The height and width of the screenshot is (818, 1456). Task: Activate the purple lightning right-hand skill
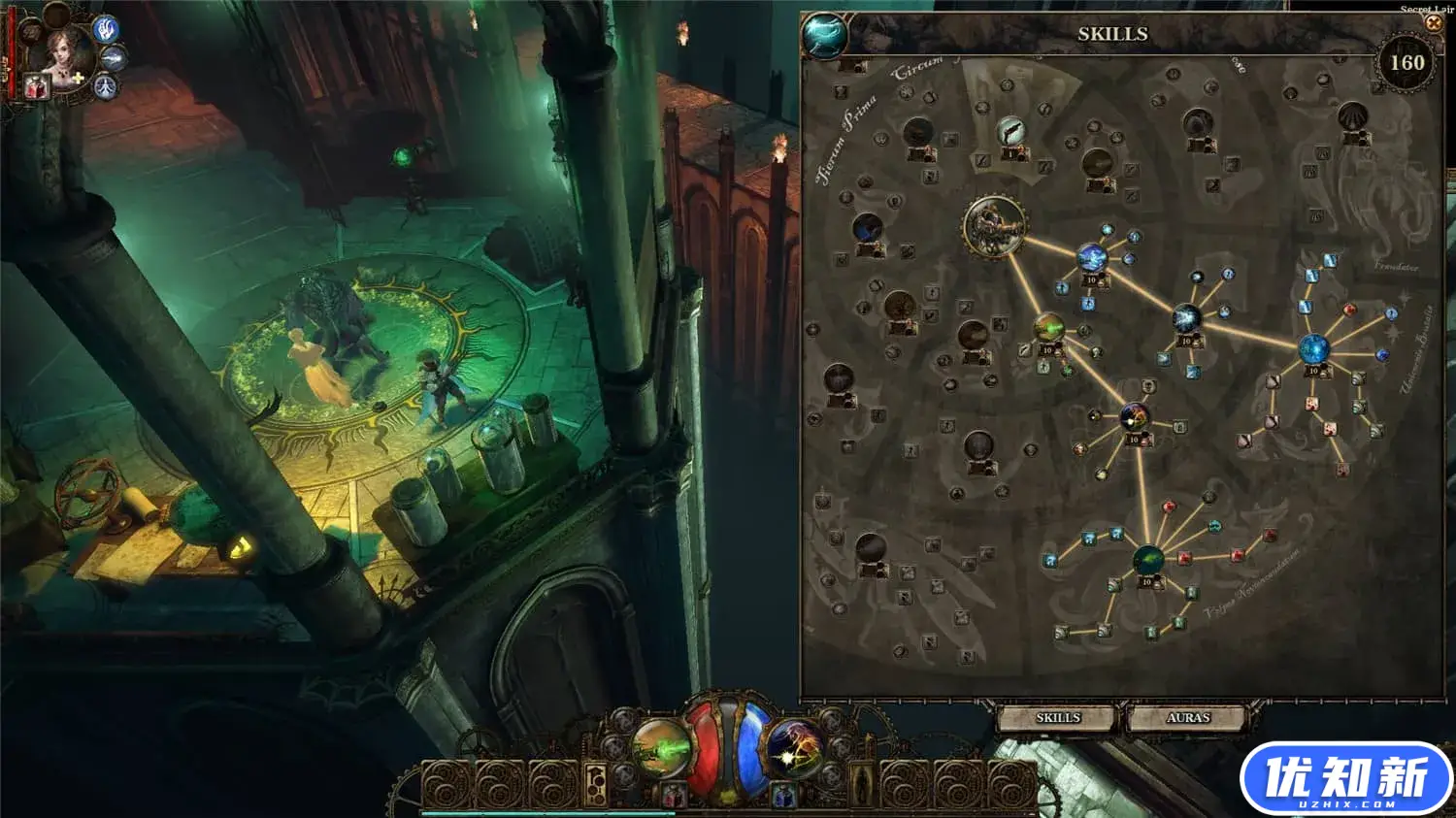796,748
